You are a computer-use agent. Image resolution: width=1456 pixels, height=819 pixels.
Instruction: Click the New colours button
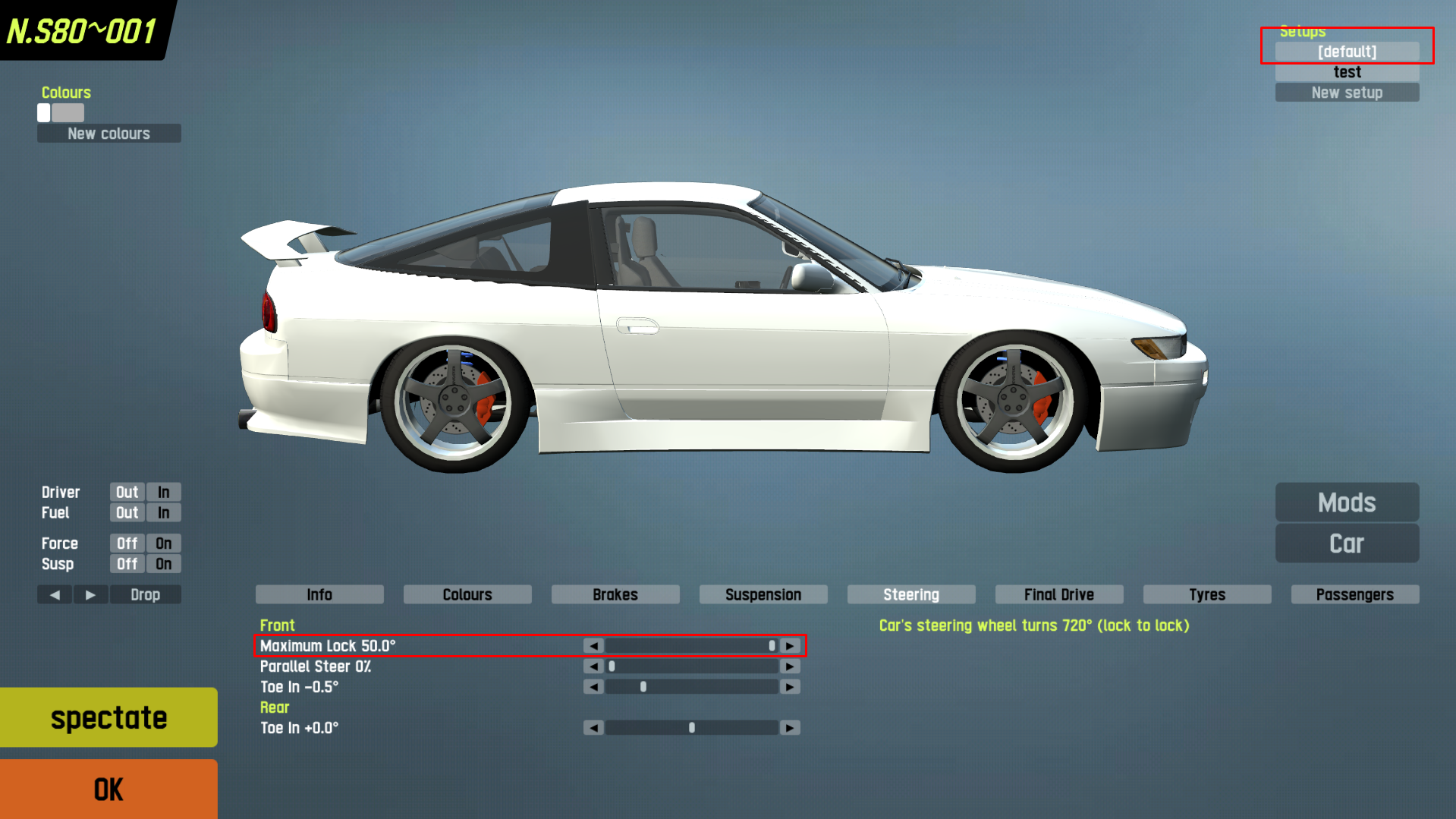[108, 134]
